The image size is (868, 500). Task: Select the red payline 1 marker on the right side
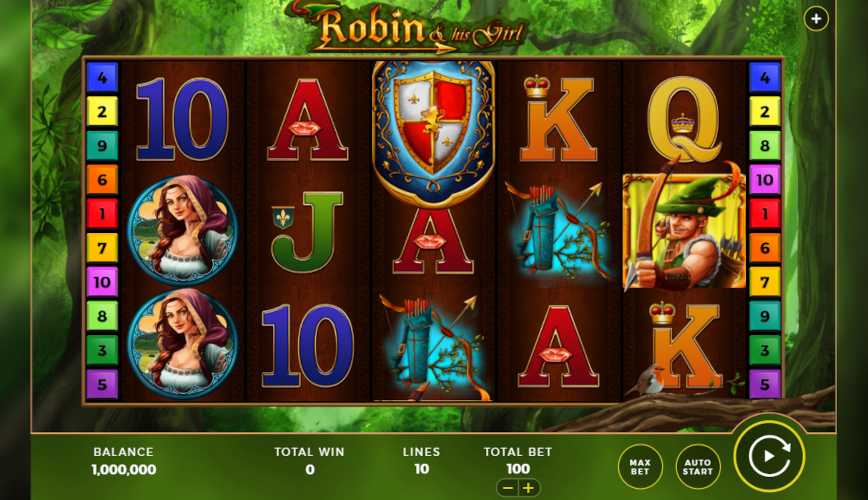(764, 213)
